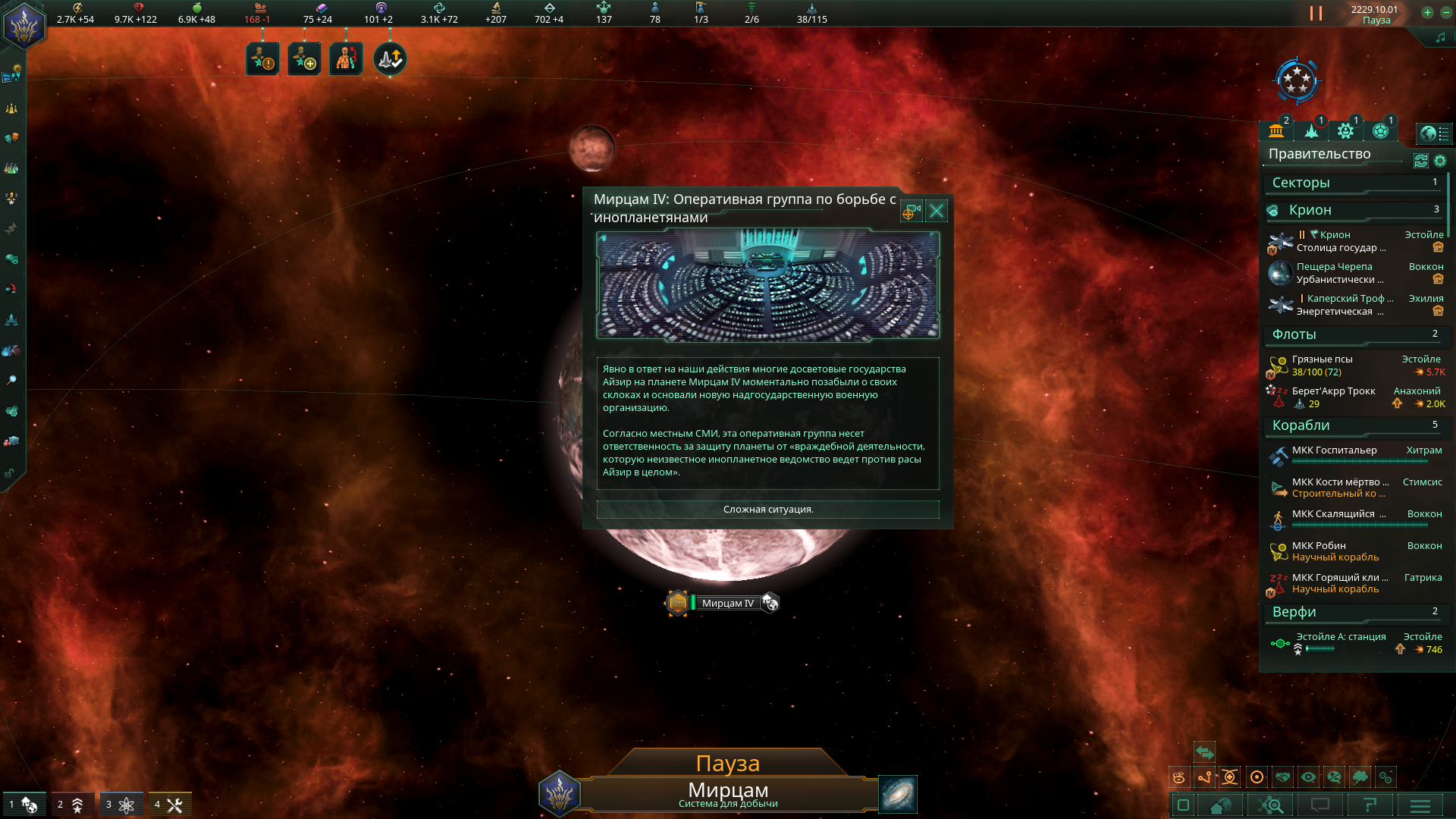The image size is (1456, 819).
Task: Click the Мирцам IV planet label
Action: pyautogui.click(x=727, y=604)
